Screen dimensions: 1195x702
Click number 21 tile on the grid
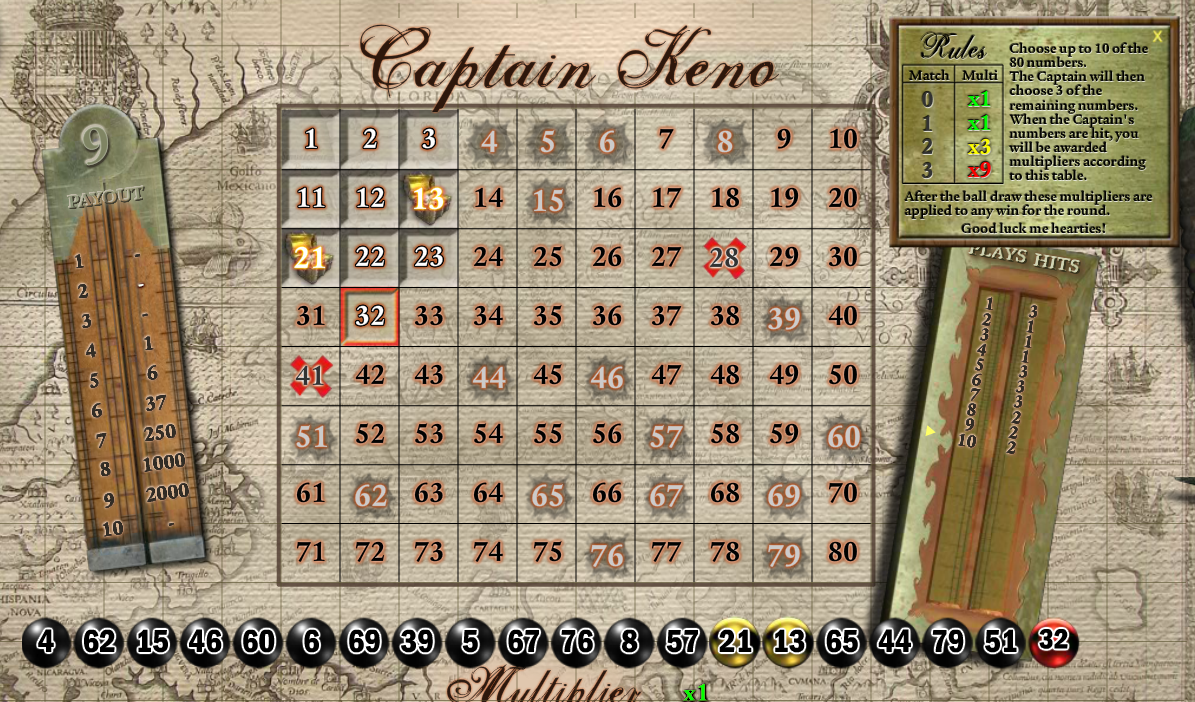[311, 258]
